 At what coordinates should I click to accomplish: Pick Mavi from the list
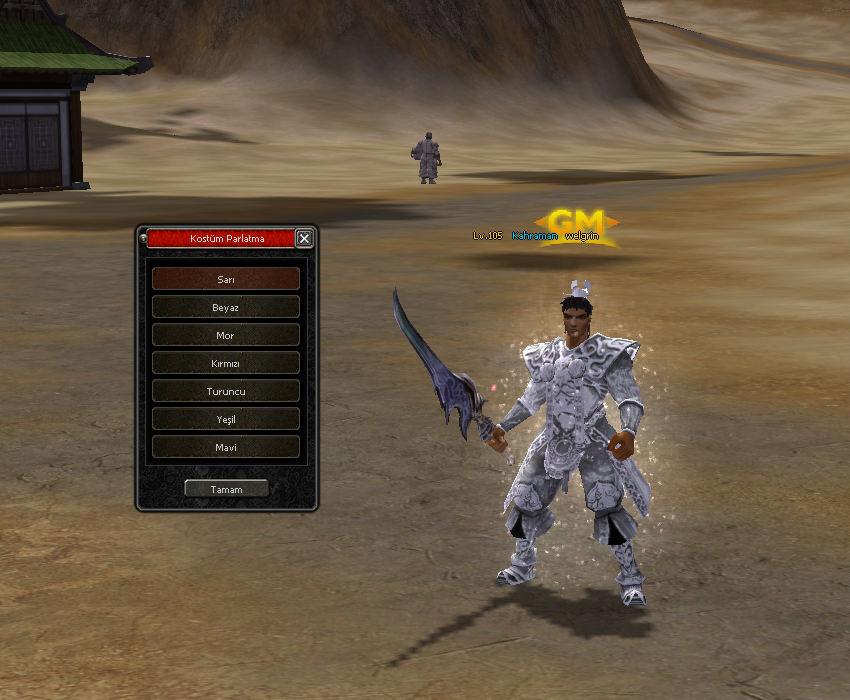pyautogui.click(x=226, y=447)
